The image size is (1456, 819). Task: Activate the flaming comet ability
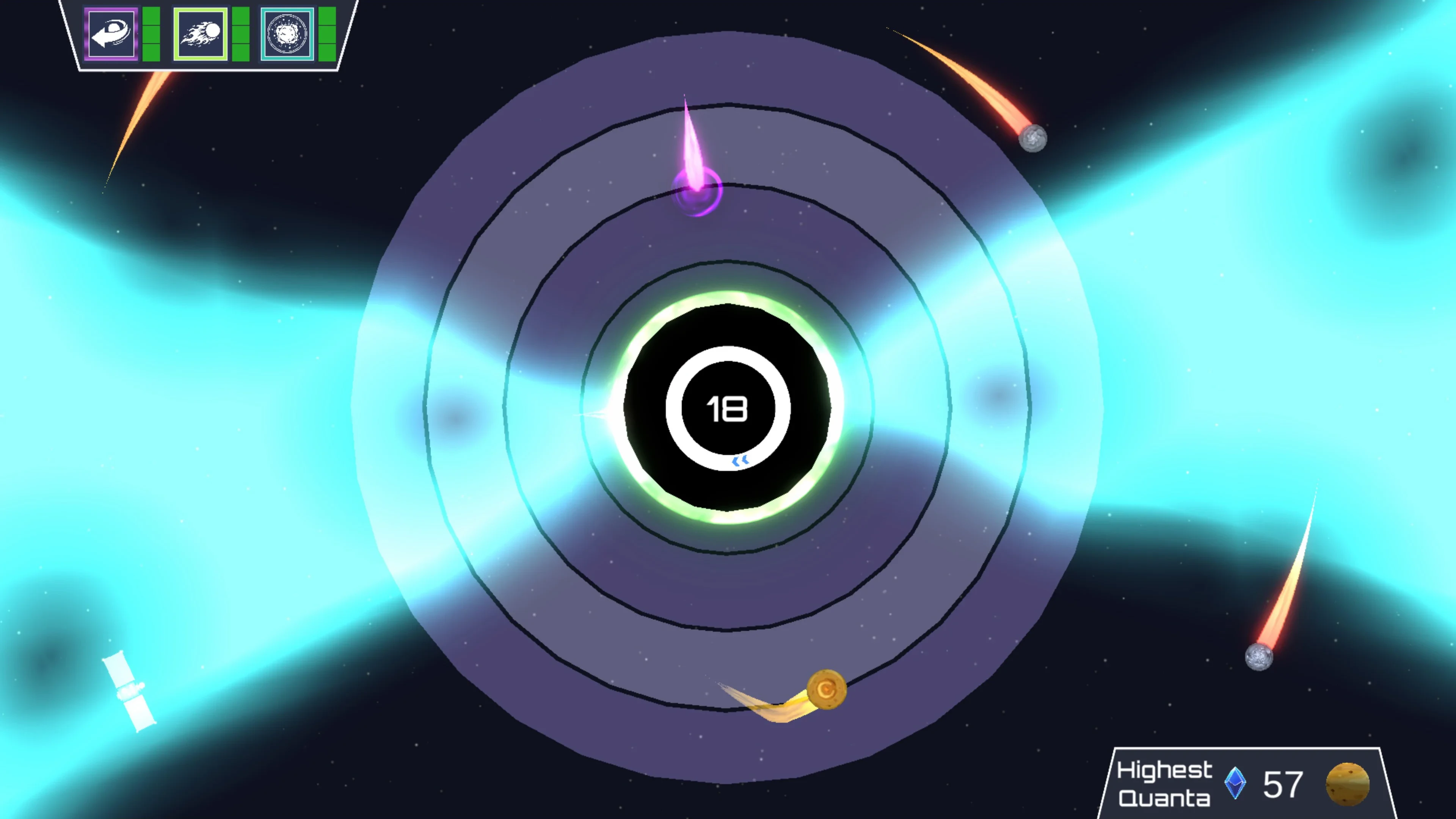click(x=201, y=34)
